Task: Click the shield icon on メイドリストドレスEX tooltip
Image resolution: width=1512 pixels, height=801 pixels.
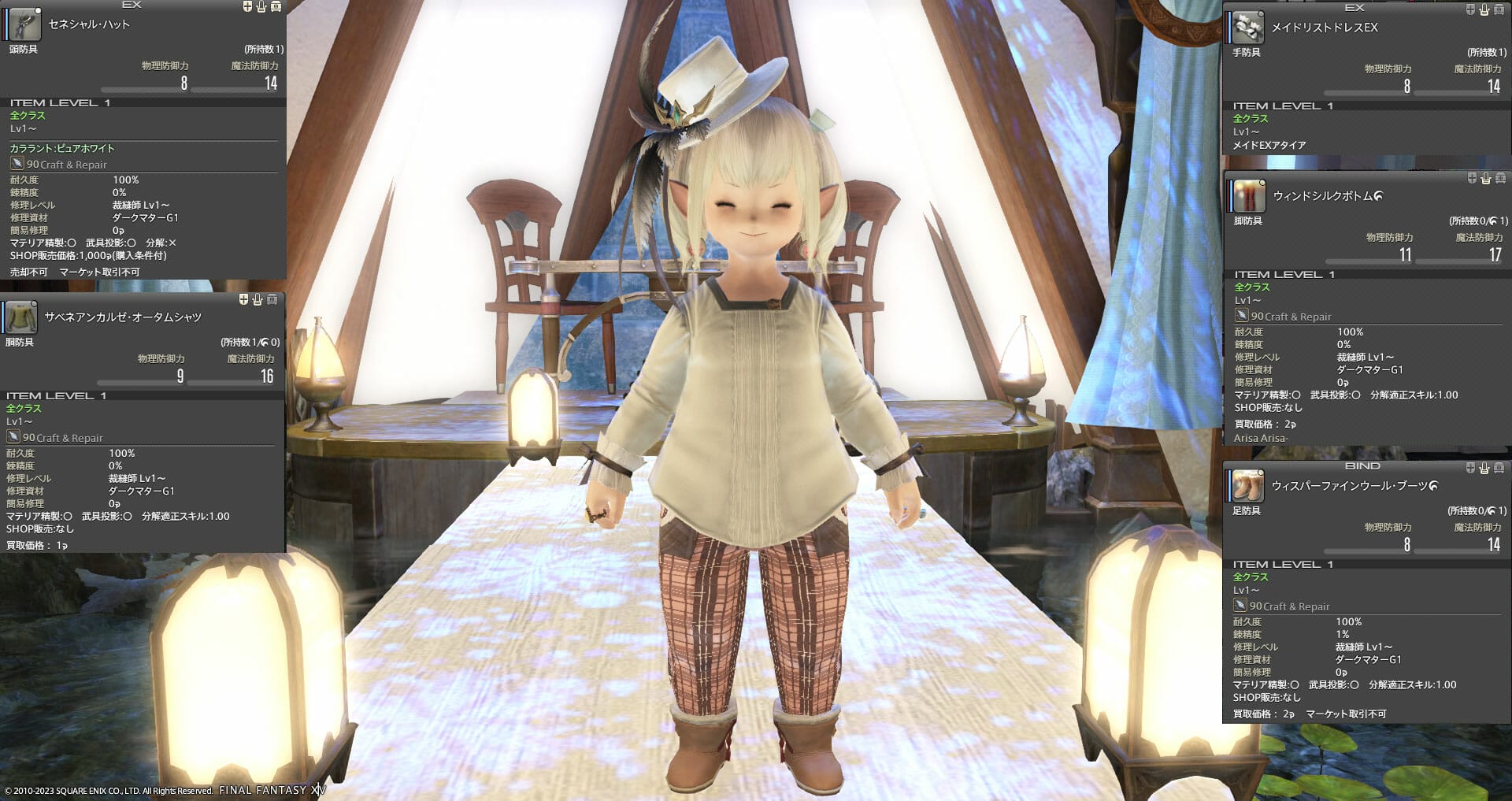Action: 1470,9
